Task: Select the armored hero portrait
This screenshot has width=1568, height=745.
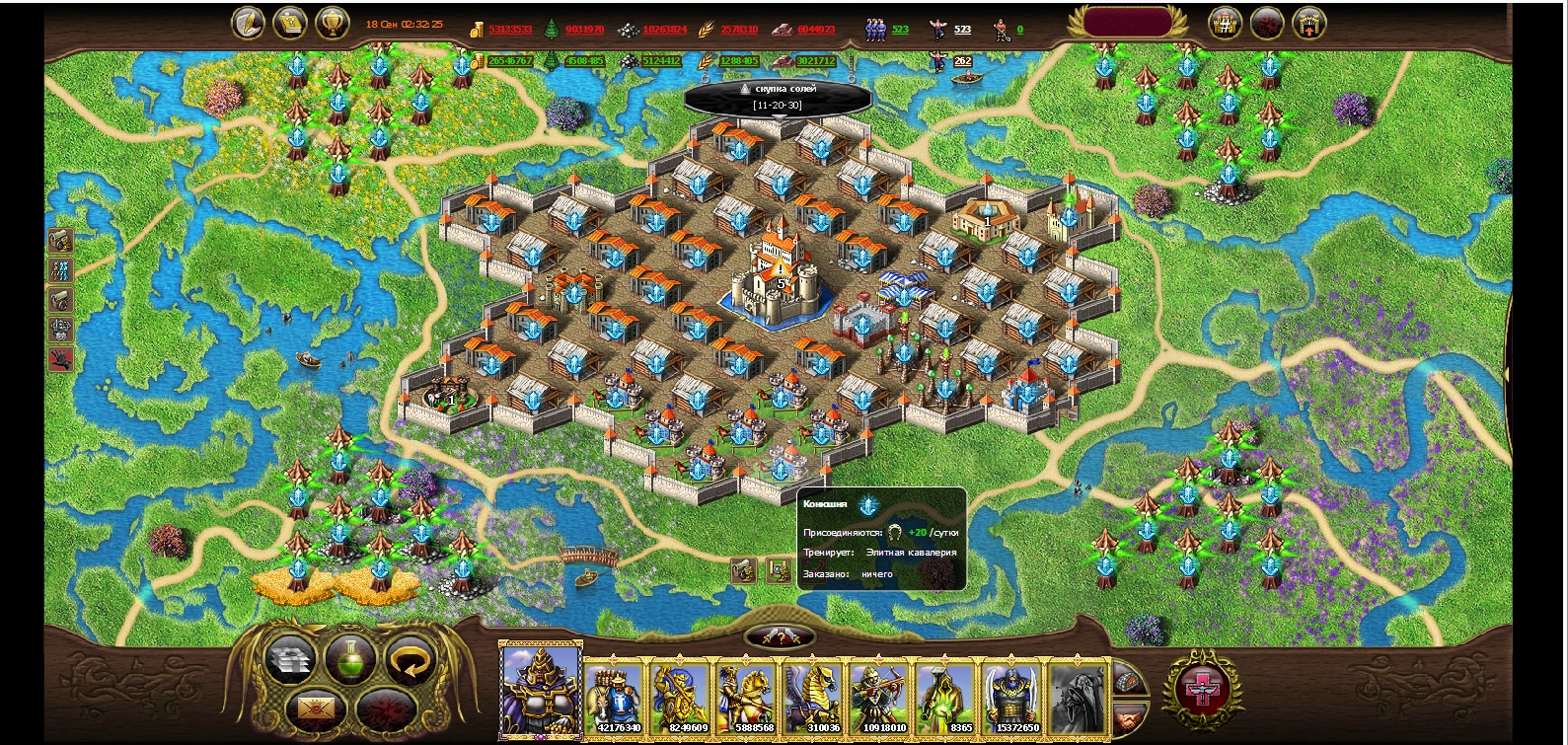Action: [x=541, y=689]
